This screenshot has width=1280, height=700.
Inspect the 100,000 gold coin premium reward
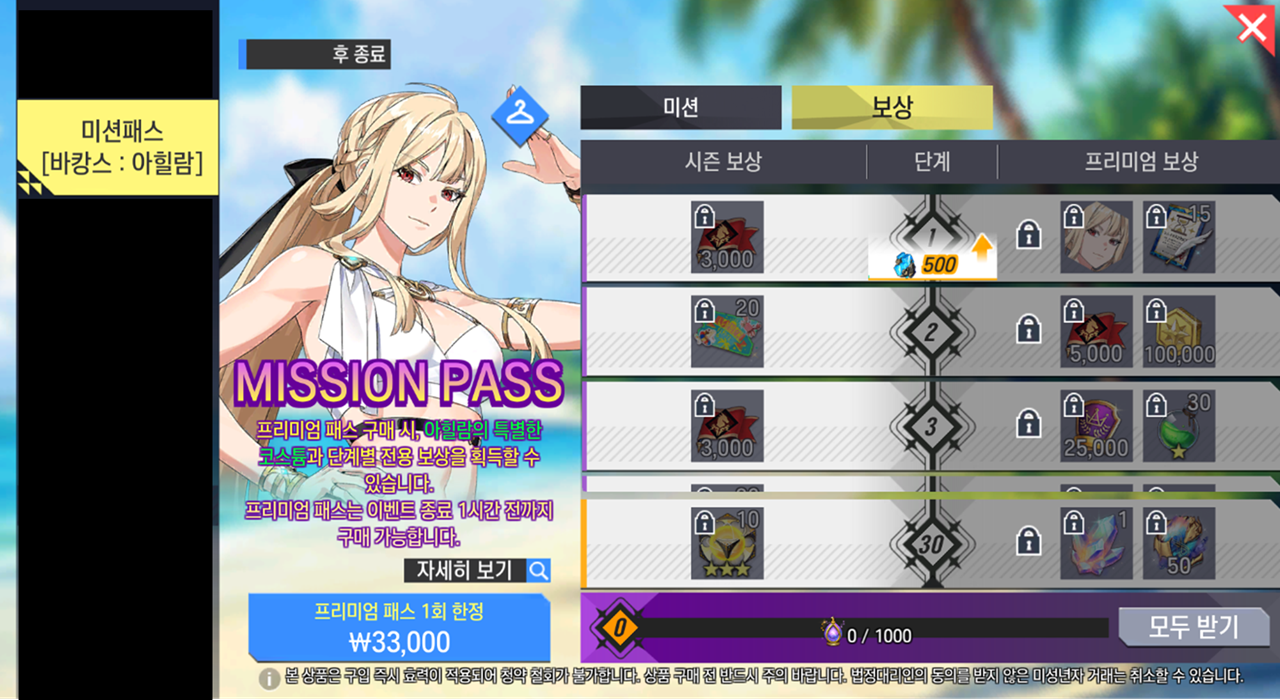(1179, 331)
